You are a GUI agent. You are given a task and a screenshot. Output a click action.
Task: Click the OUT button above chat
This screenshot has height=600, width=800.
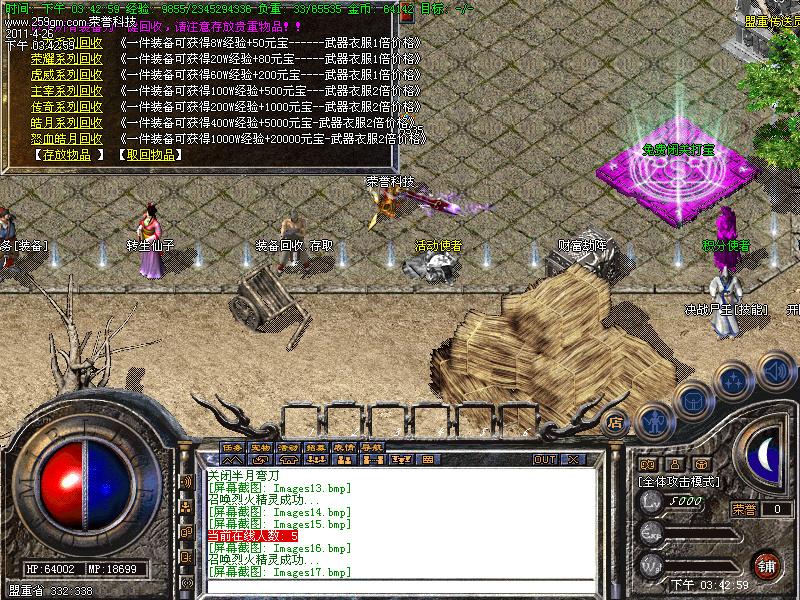[x=544, y=460]
